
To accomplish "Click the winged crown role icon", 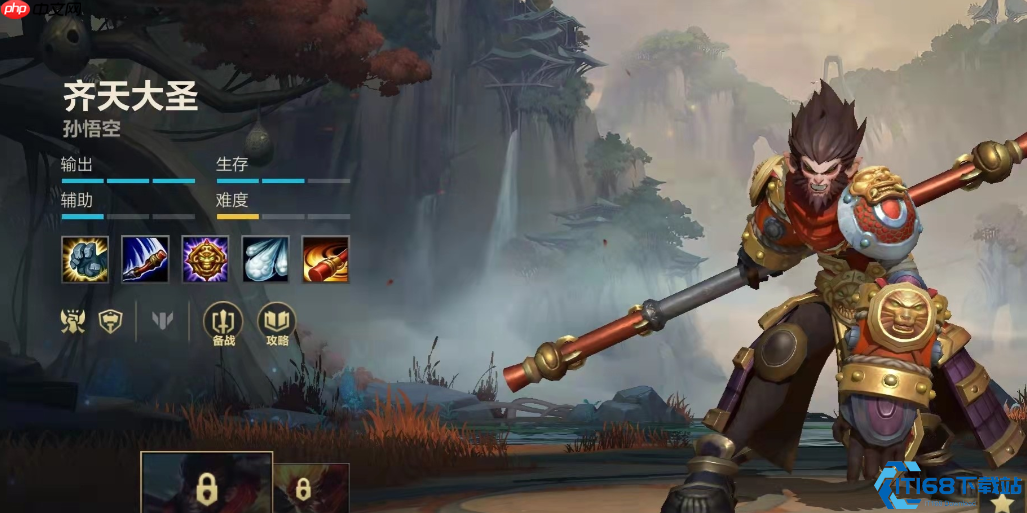I will pyautogui.click(x=73, y=321).
